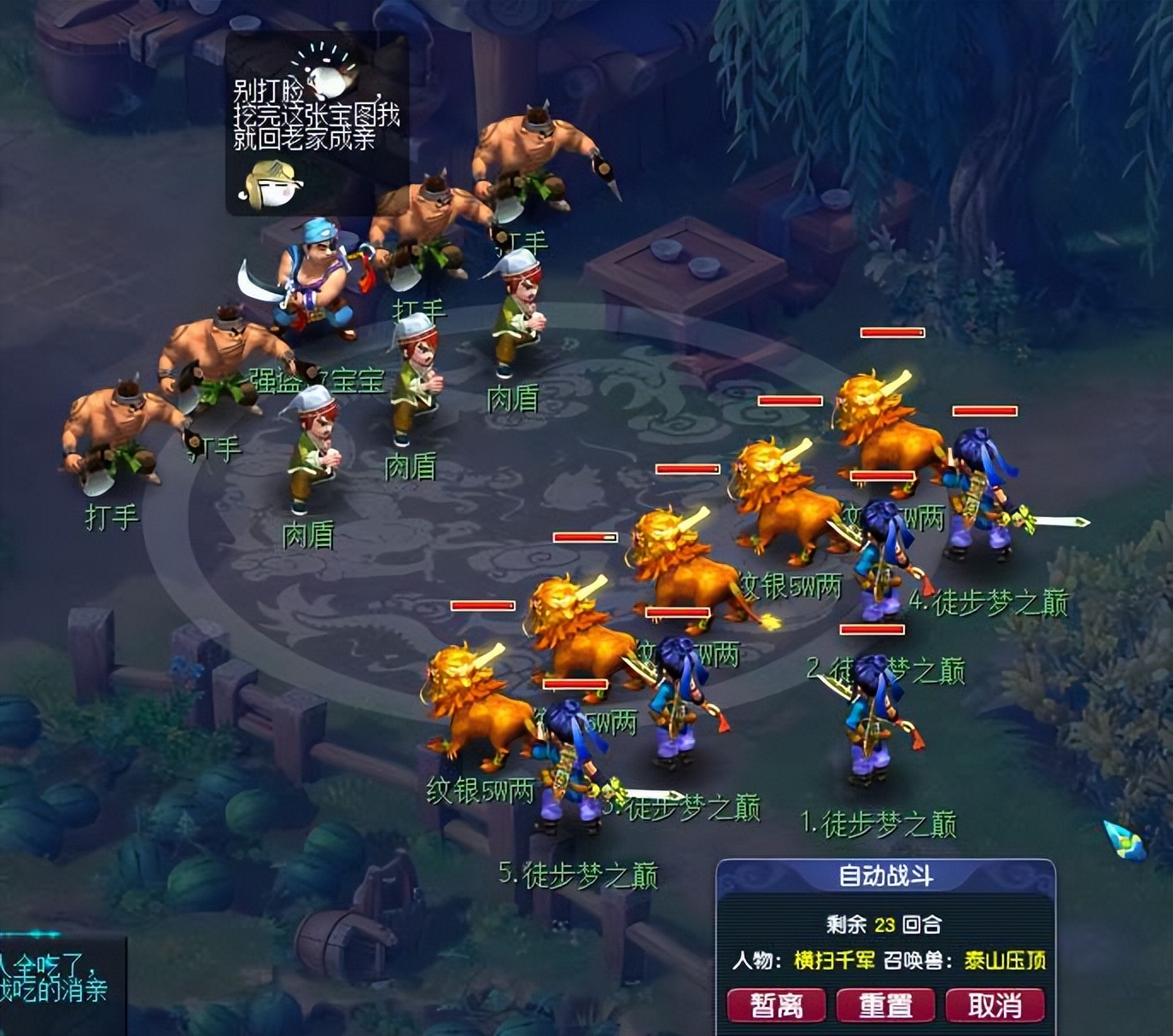Click the 暂离 button
The image size is (1173, 1036).
click(776, 1004)
